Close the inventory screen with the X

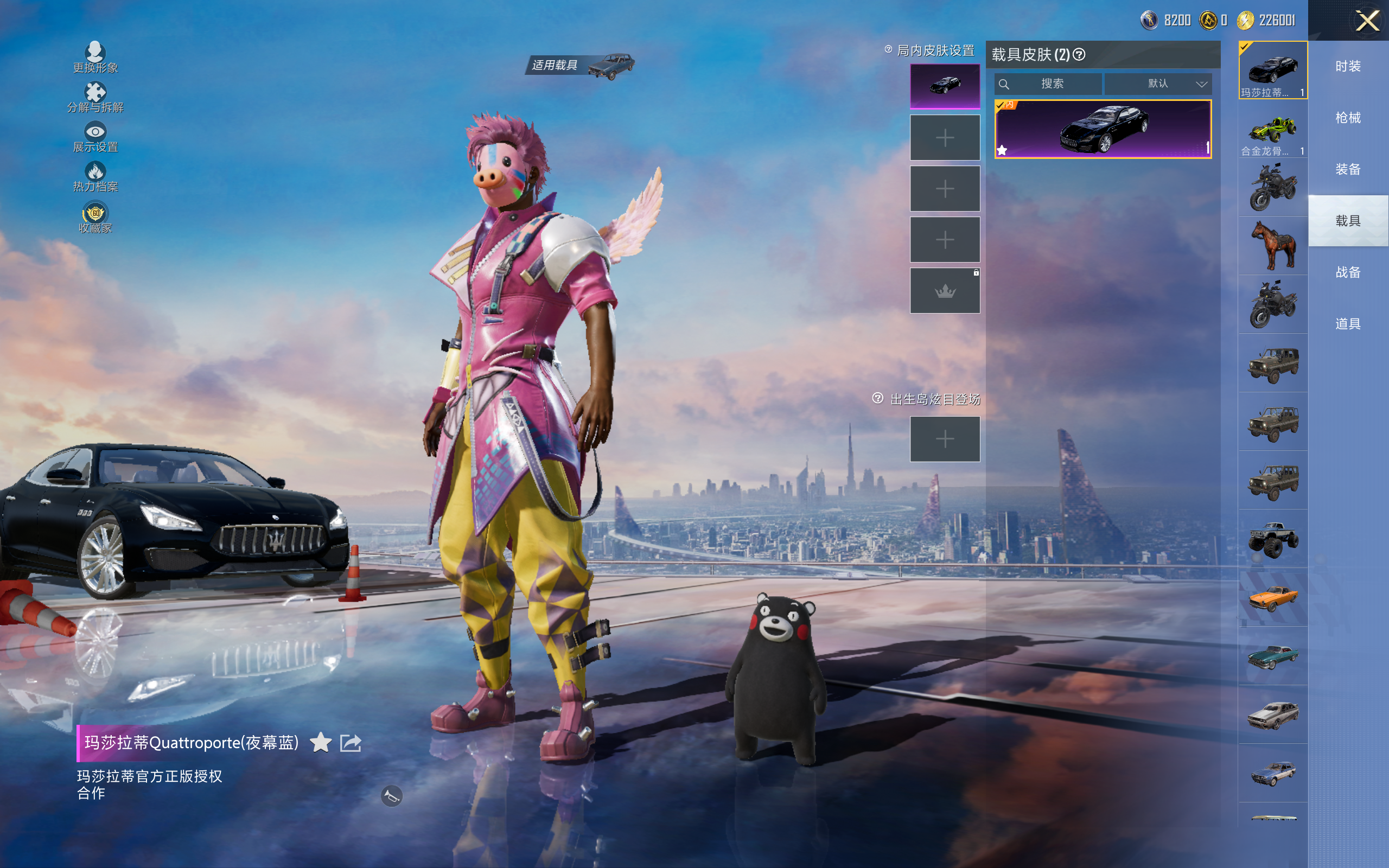click(1367, 21)
